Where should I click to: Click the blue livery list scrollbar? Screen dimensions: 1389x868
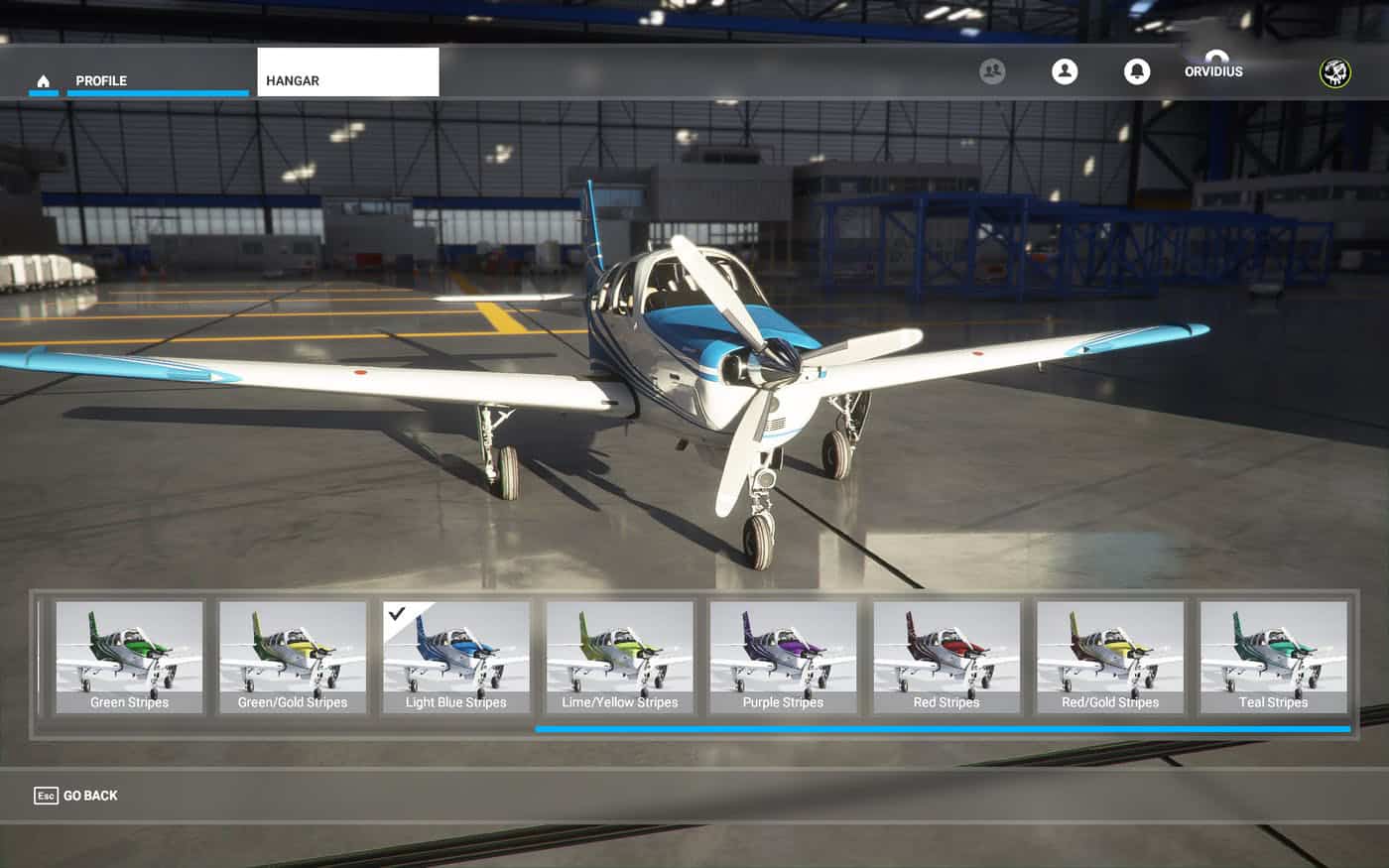click(x=943, y=729)
